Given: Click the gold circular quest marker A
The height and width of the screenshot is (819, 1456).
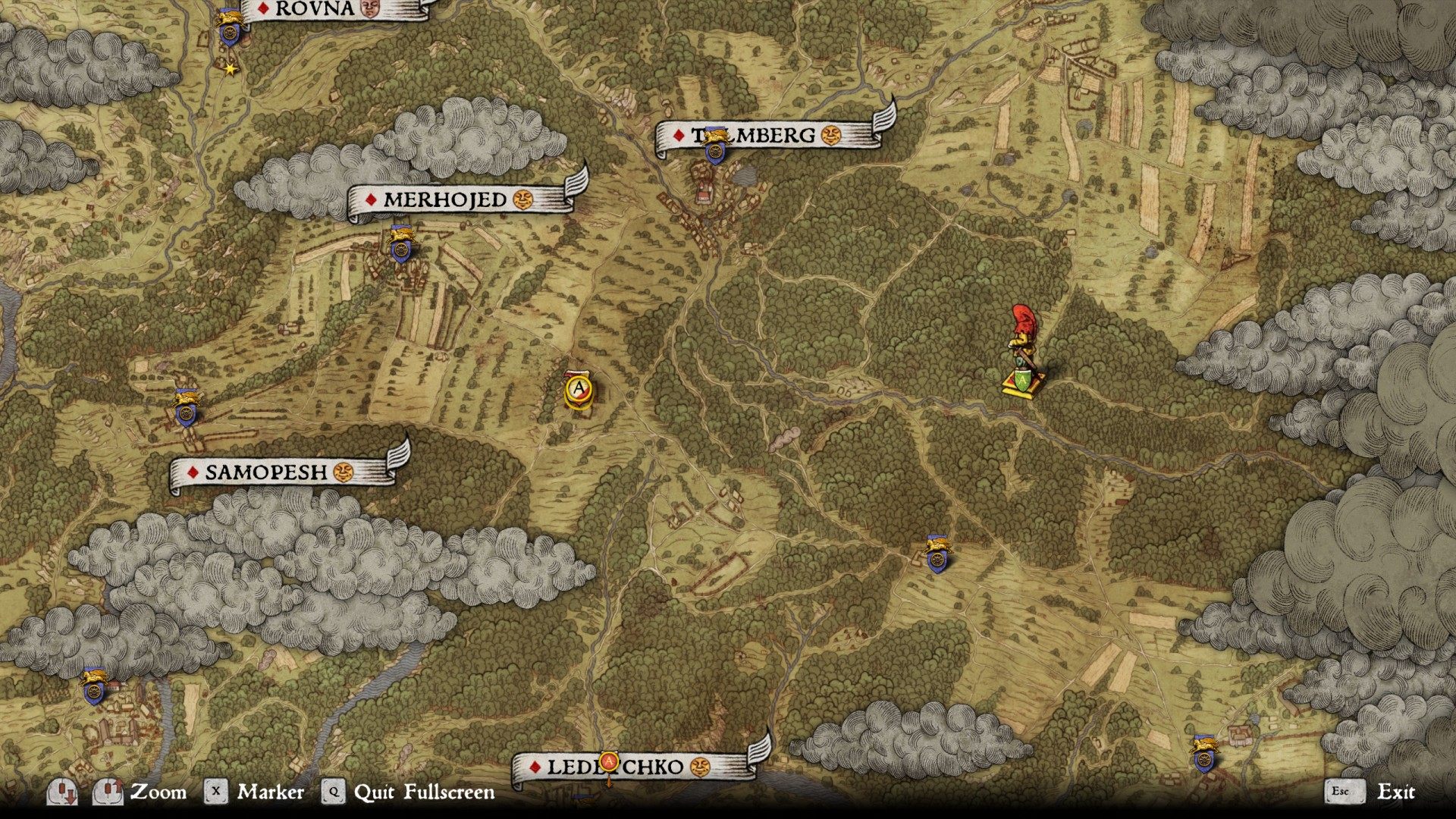Looking at the screenshot, I should (x=579, y=390).
